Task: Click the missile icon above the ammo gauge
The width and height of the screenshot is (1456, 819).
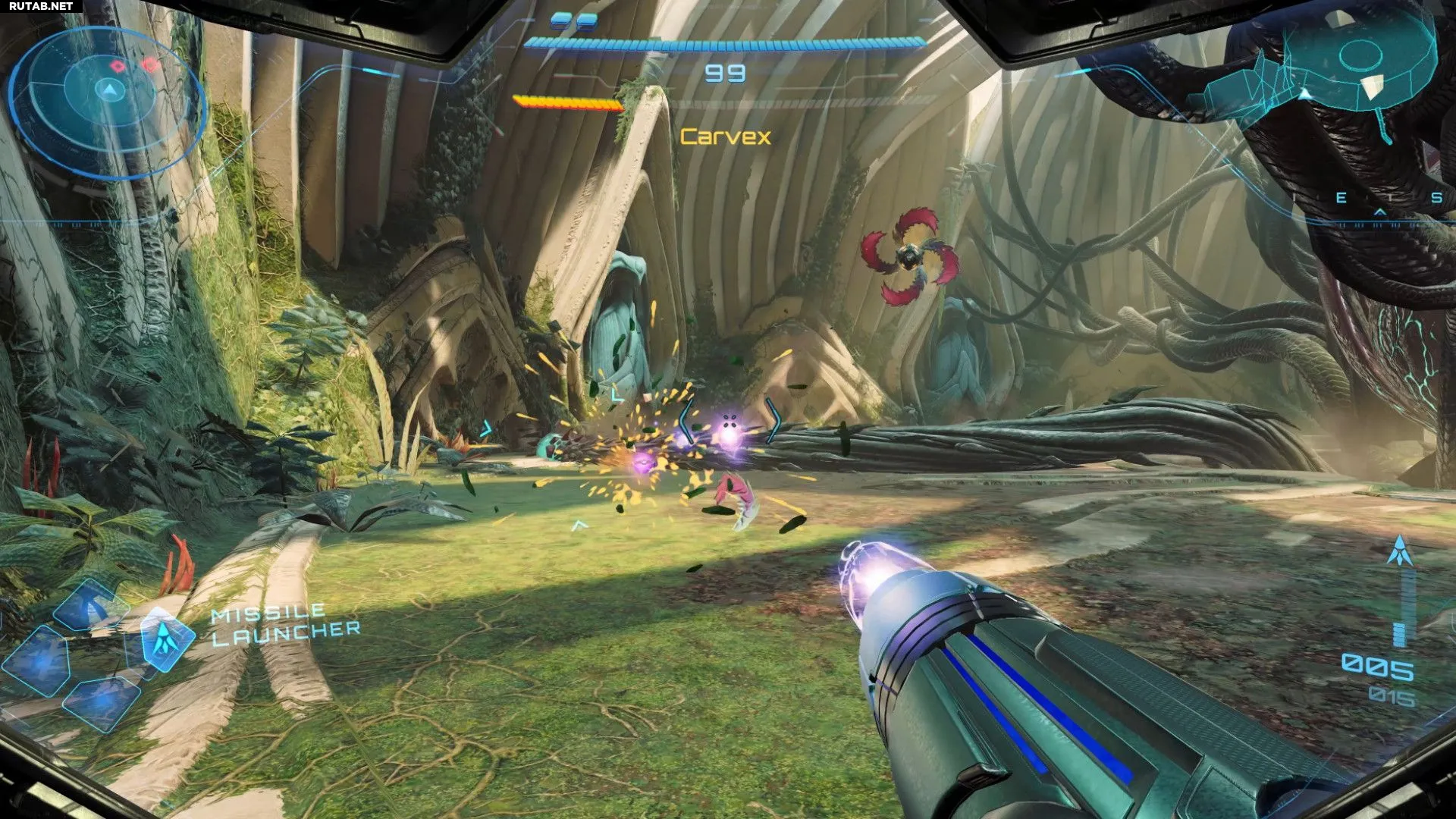Action: click(1399, 551)
